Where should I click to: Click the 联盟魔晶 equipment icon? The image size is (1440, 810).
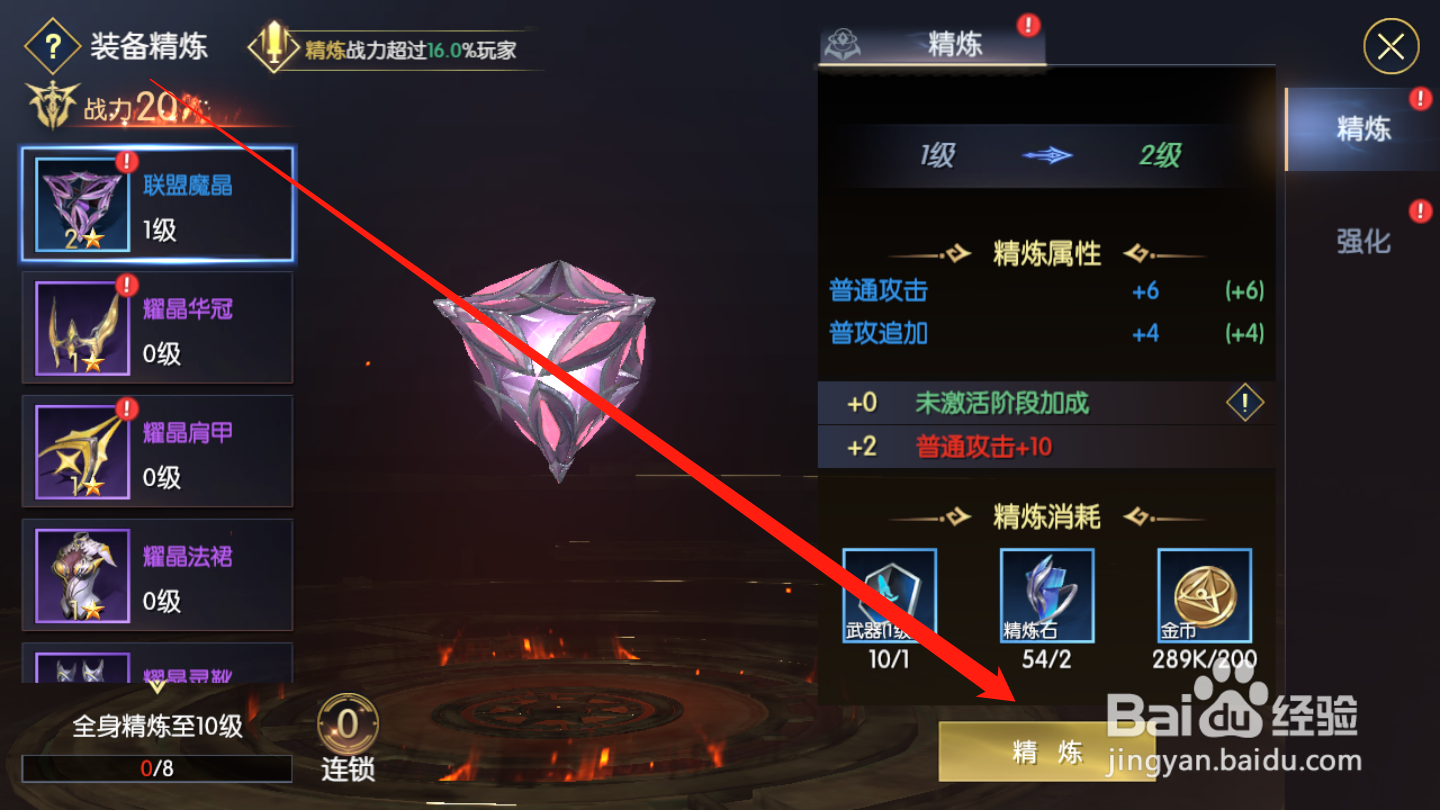click(x=80, y=204)
